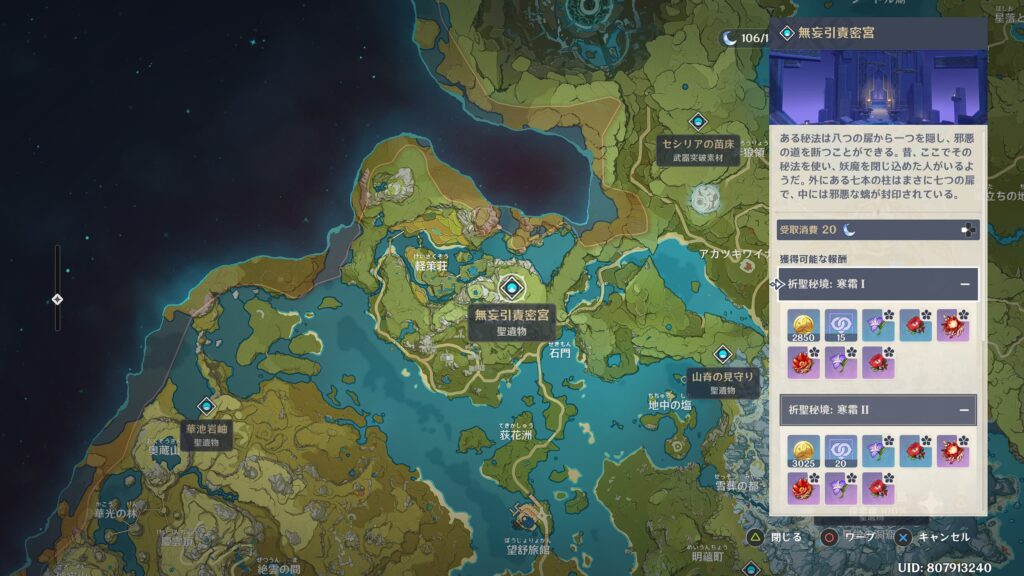The width and height of the screenshot is (1024, 576).
Task: Click the map zoom slider handle
Action: 57,299
